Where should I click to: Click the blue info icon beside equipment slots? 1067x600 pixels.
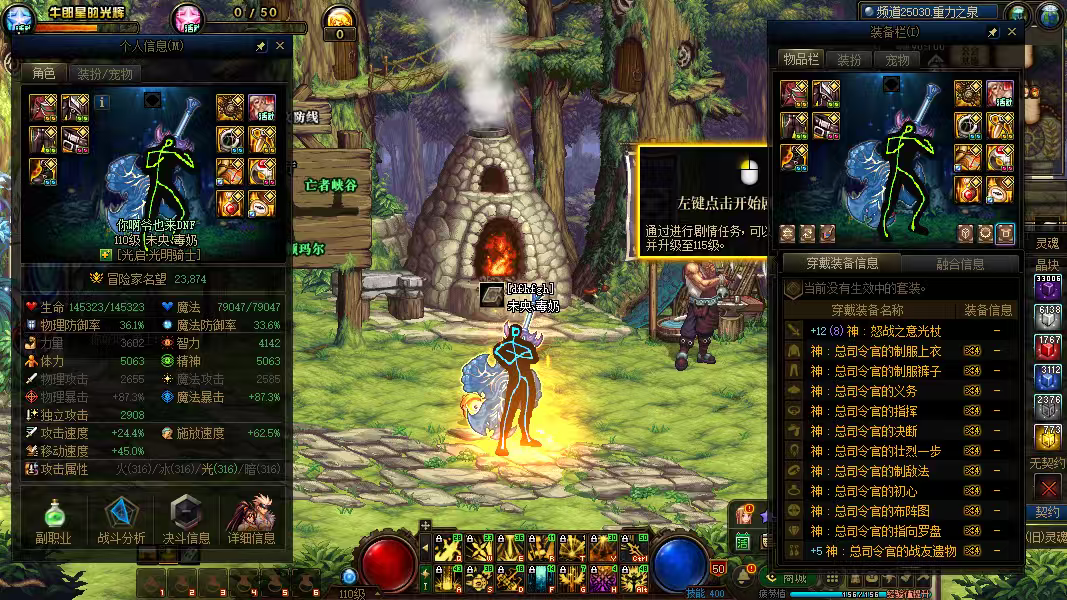point(103,101)
